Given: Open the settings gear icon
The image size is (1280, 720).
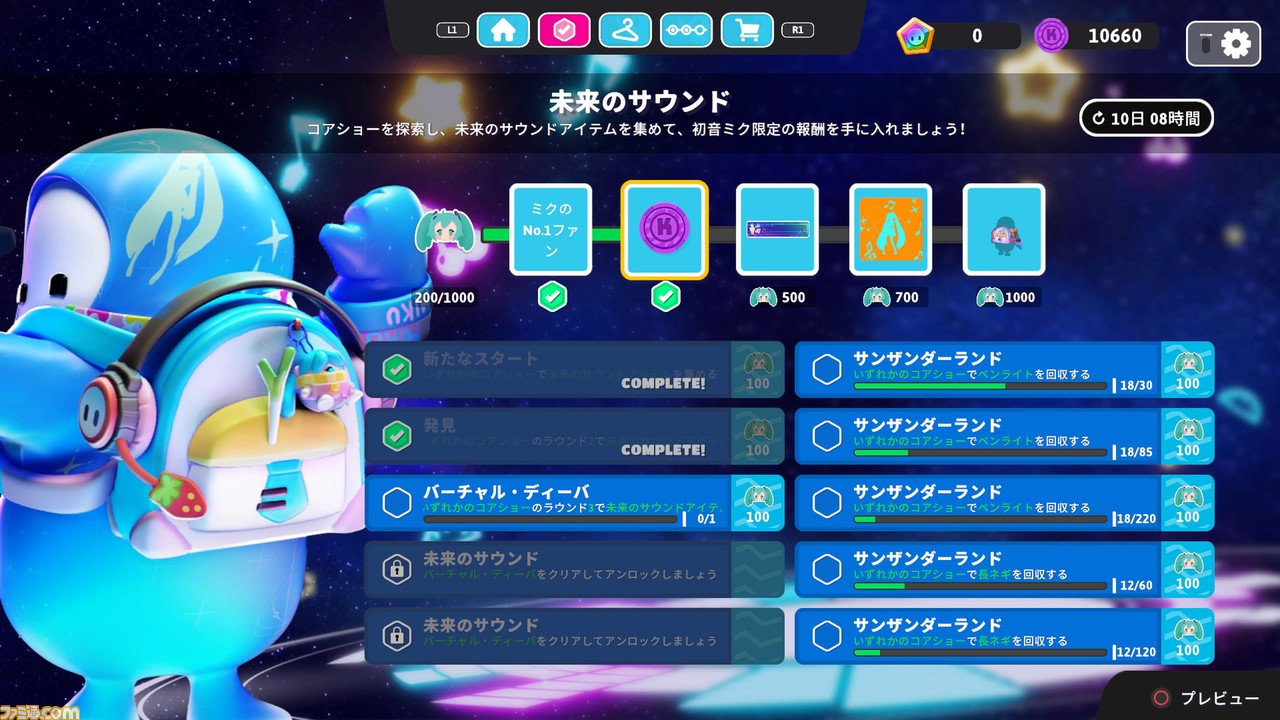Looking at the screenshot, I should click(1237, 44).
